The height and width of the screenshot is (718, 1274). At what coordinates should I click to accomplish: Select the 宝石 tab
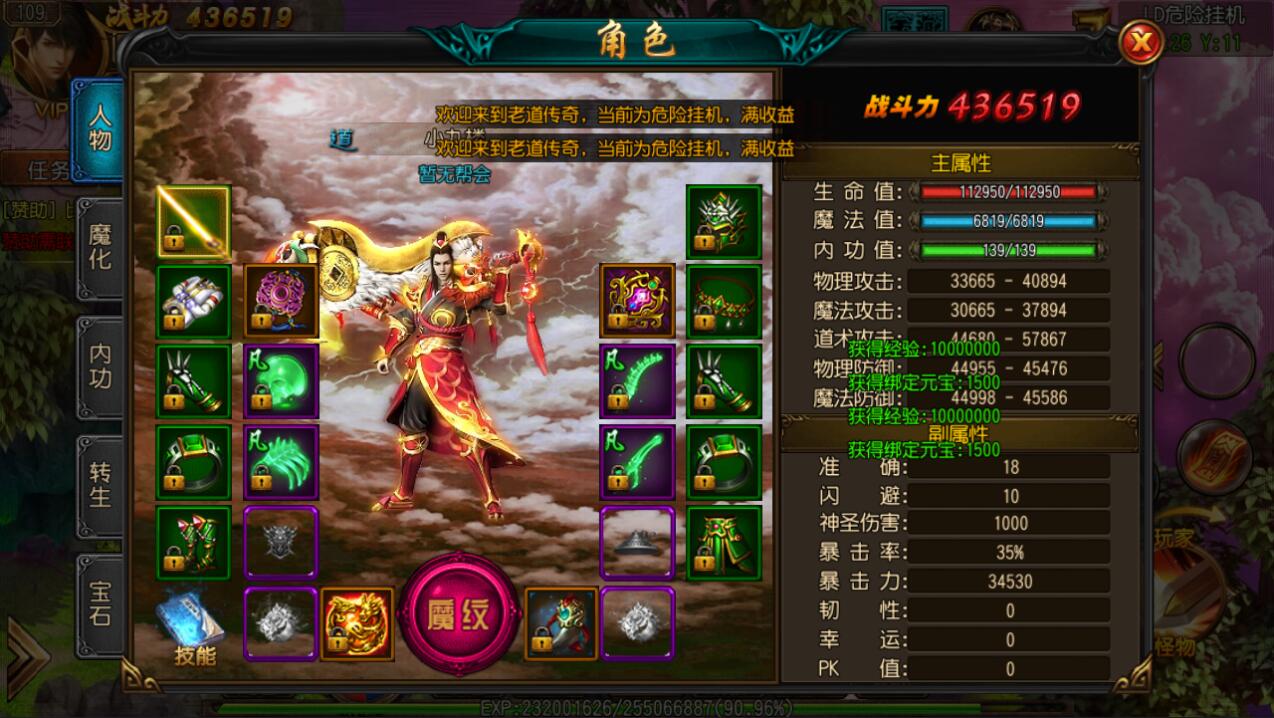(x=100, y=602)
